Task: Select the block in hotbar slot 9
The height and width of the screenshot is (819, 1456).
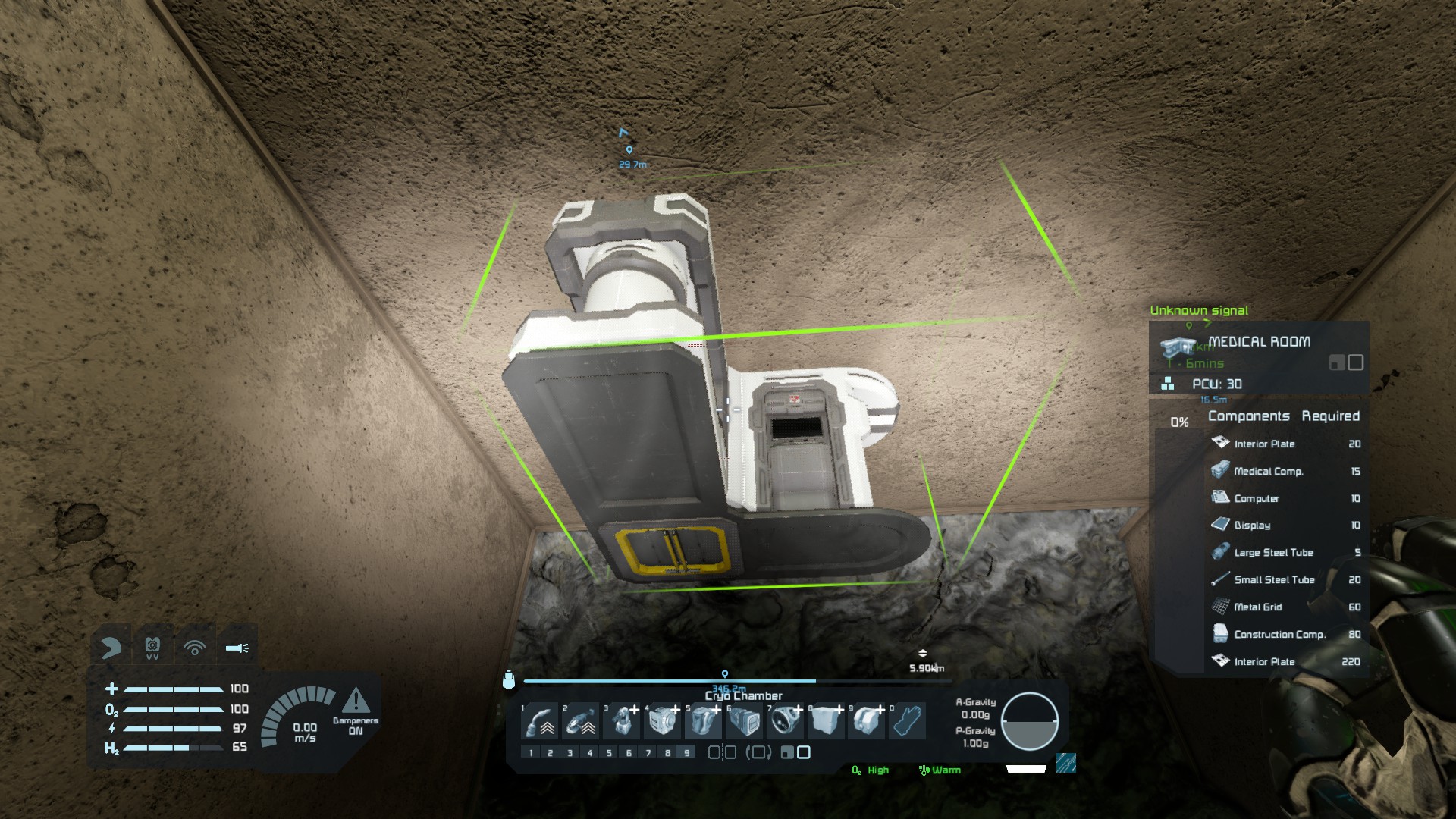Action: 868,721
